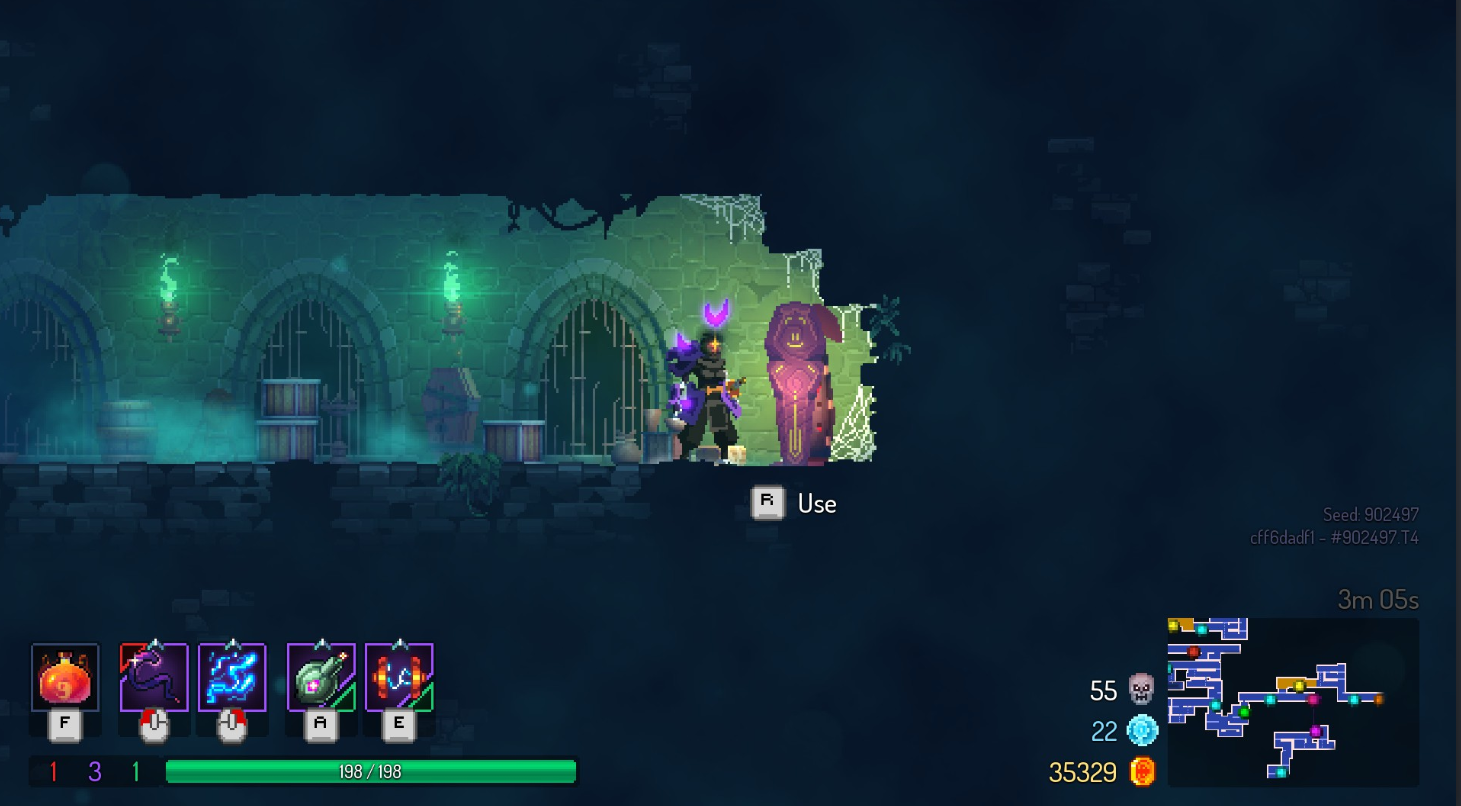Select the tesla turret skill icon above E
This screenshot has height=806, width=1461.
pos(399,676)
